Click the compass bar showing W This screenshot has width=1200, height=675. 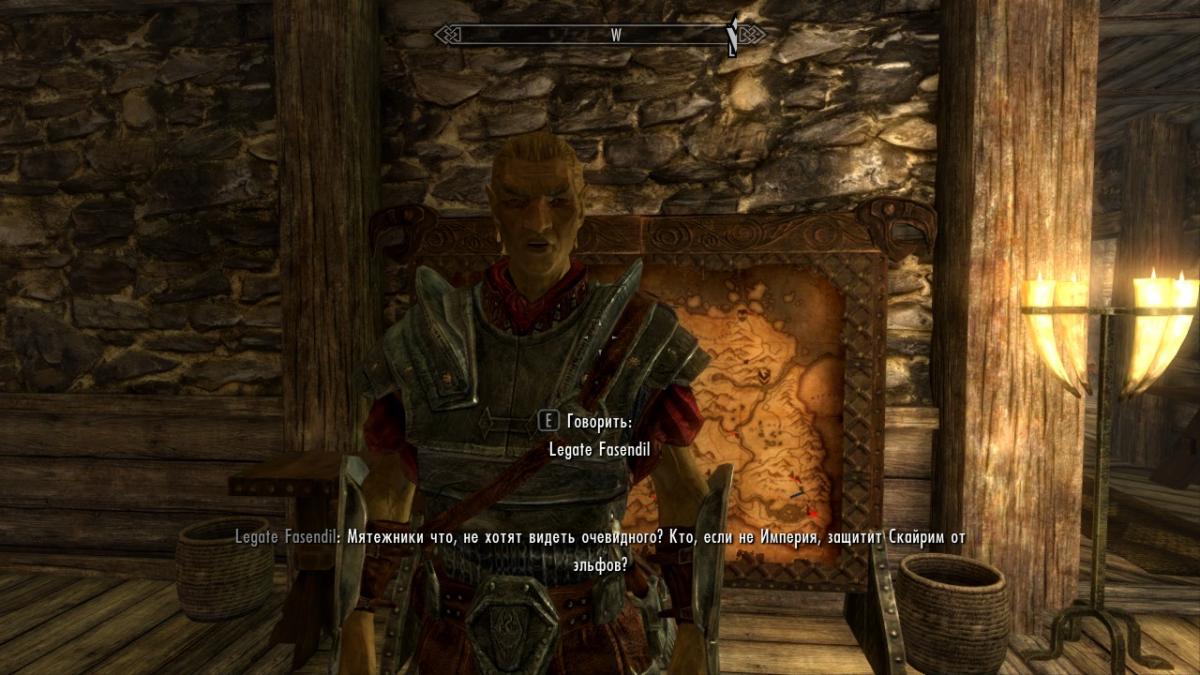click(599, 35)
